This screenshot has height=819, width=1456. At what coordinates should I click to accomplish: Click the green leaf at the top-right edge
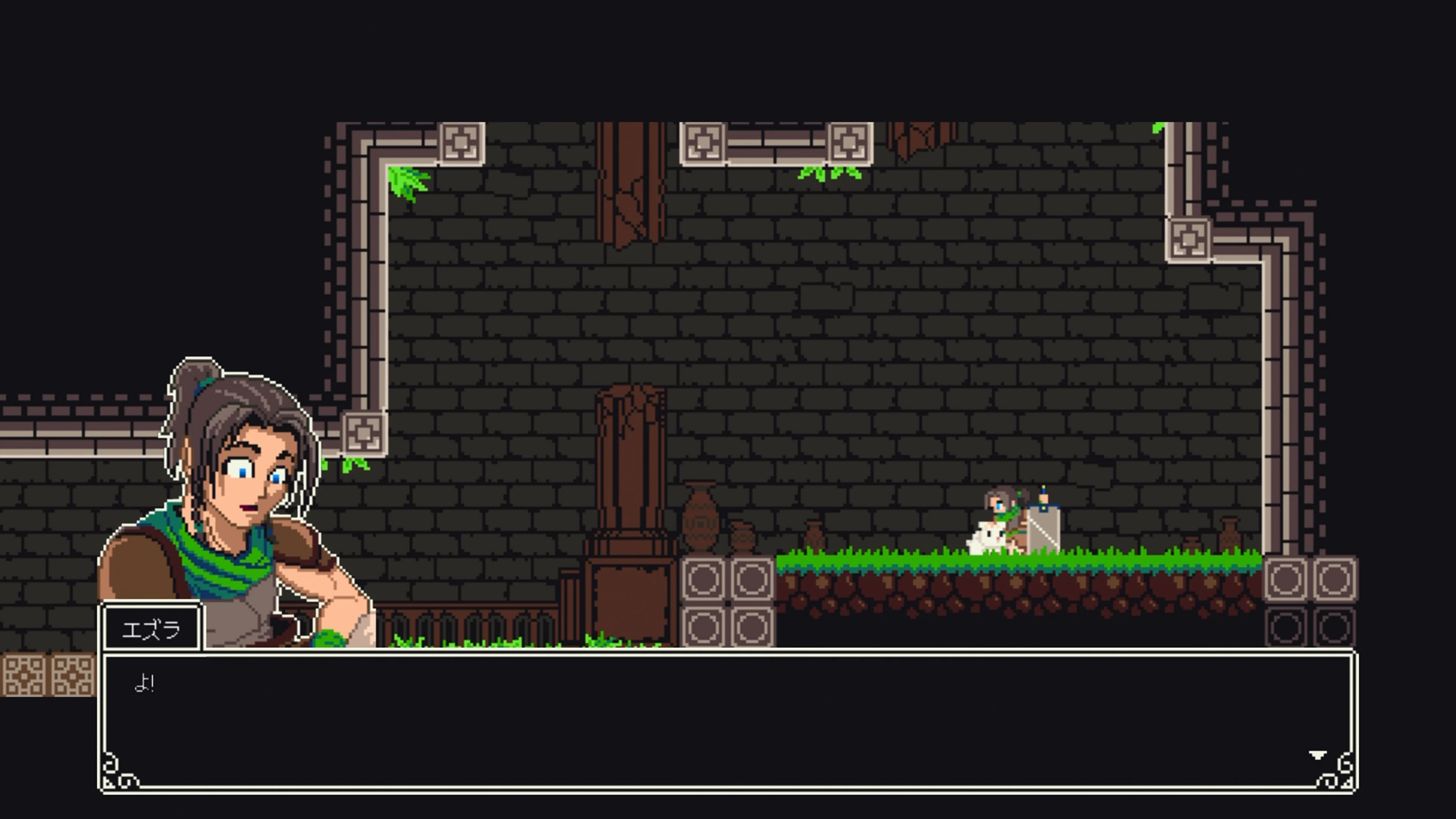coord(1159,127)
